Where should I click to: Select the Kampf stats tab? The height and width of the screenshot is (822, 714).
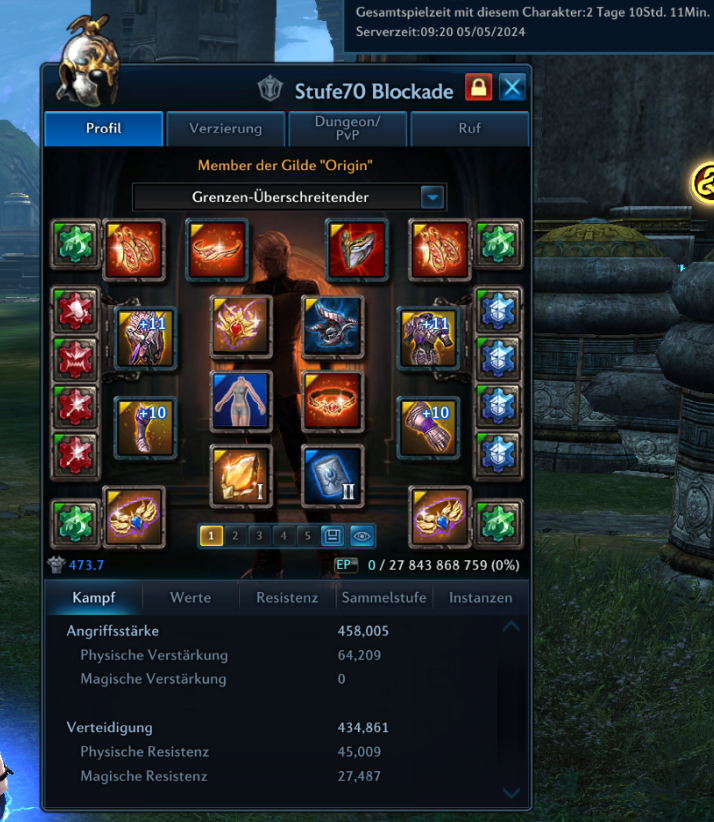tap(93, 598)
